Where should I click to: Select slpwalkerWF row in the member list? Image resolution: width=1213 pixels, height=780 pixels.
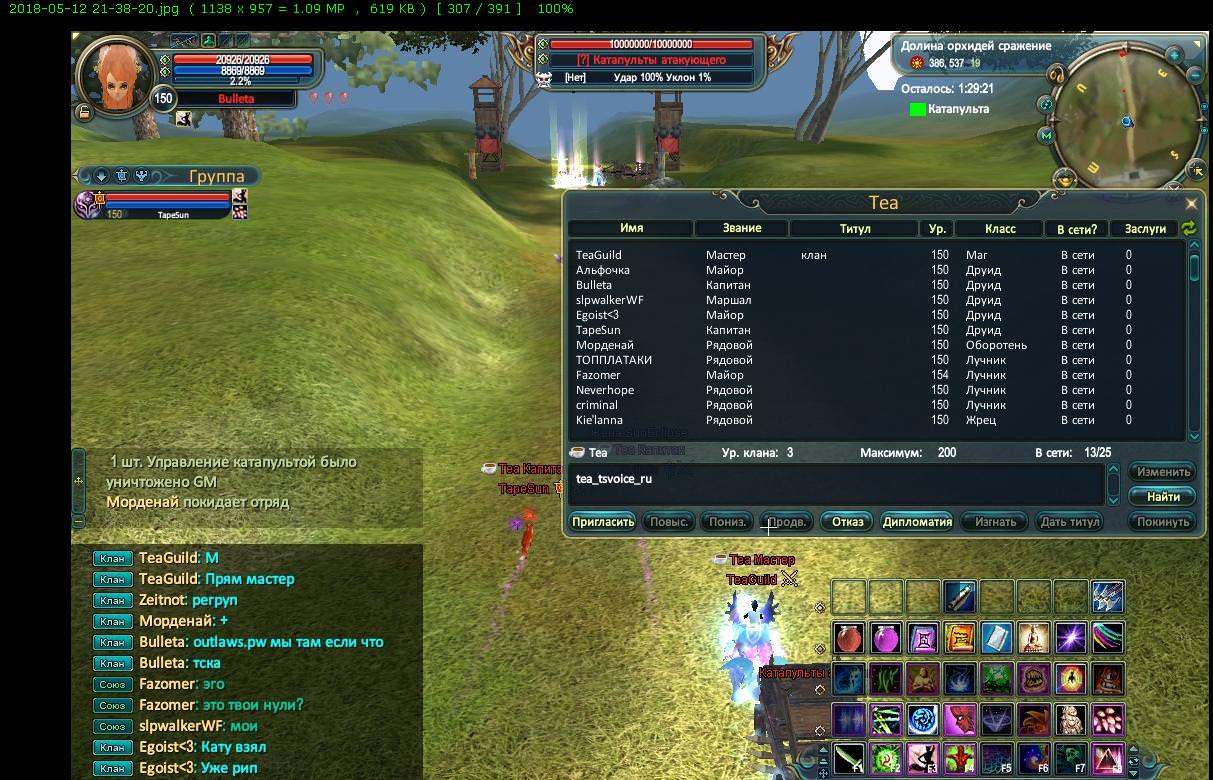point(609,300)
